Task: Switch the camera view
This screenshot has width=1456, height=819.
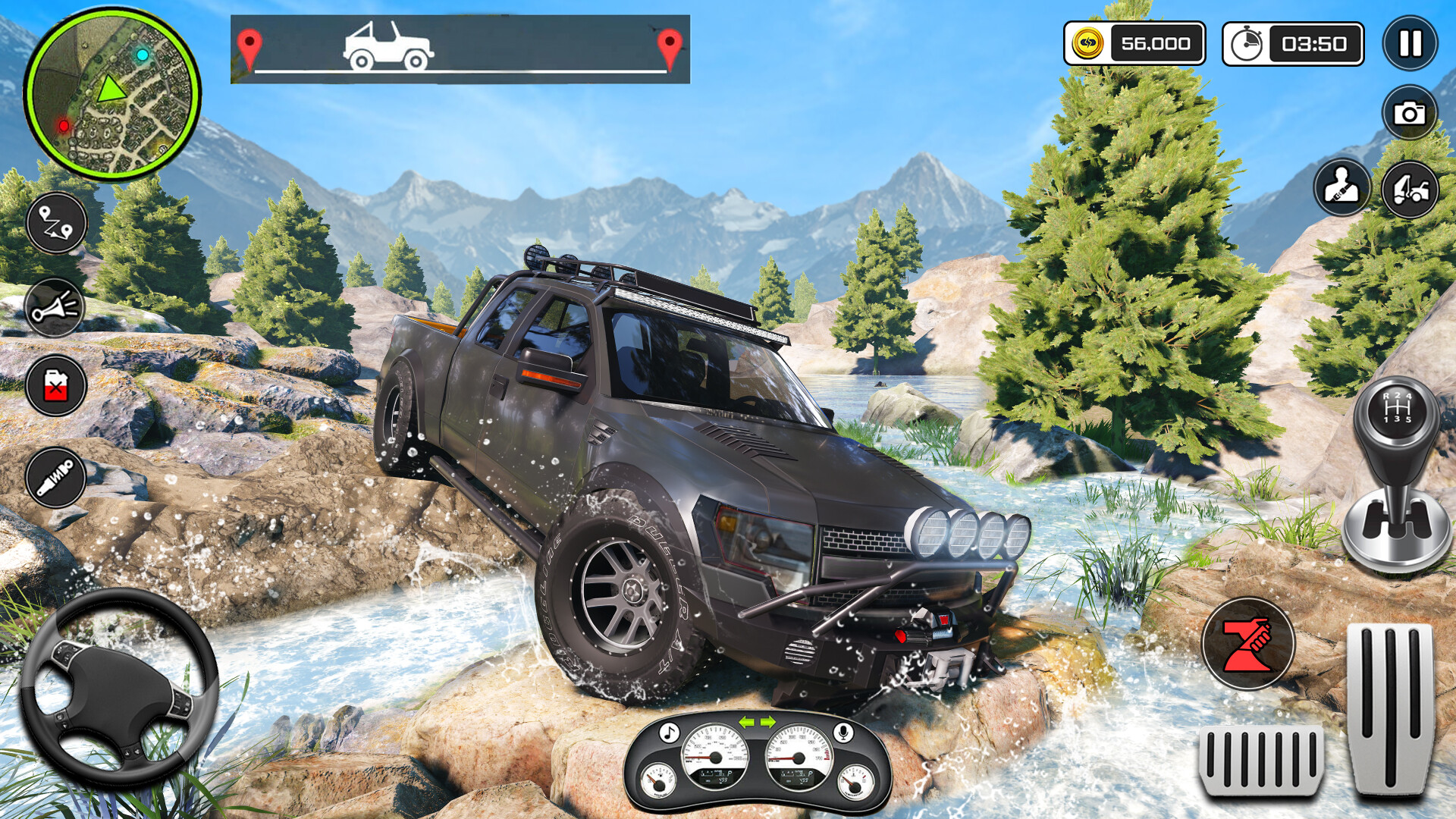Action: coord(1409,114)
